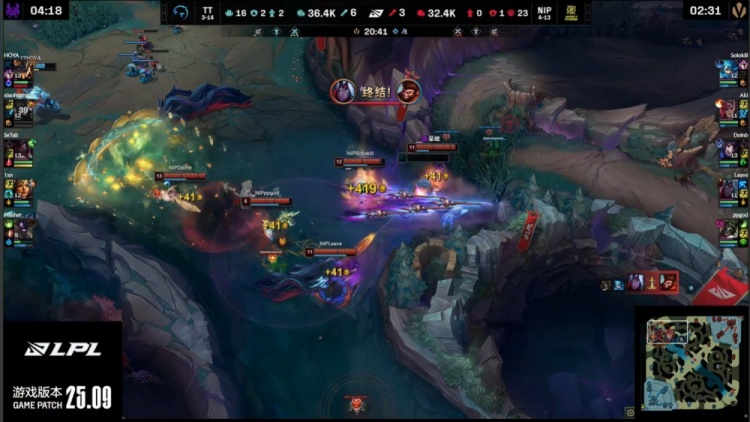Select Doinb's champion portrait
This screenshot has width=750, height=422.
coord(727,151)
